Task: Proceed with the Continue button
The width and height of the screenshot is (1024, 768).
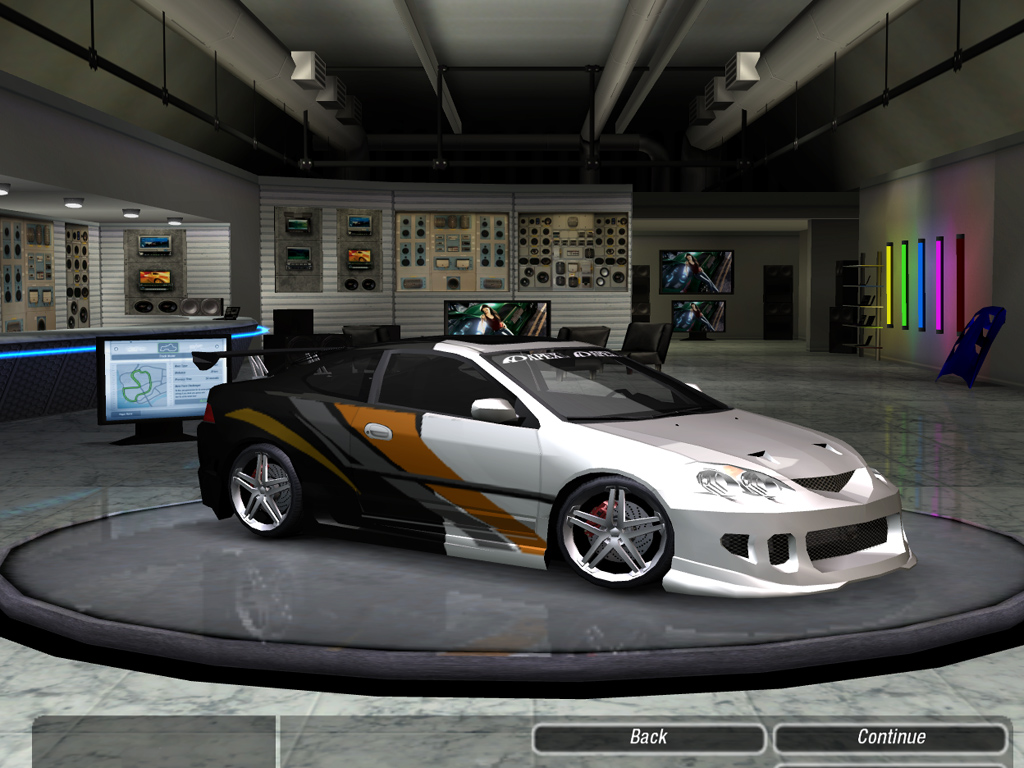Action: pyautogui.click(x=890, y=738)
